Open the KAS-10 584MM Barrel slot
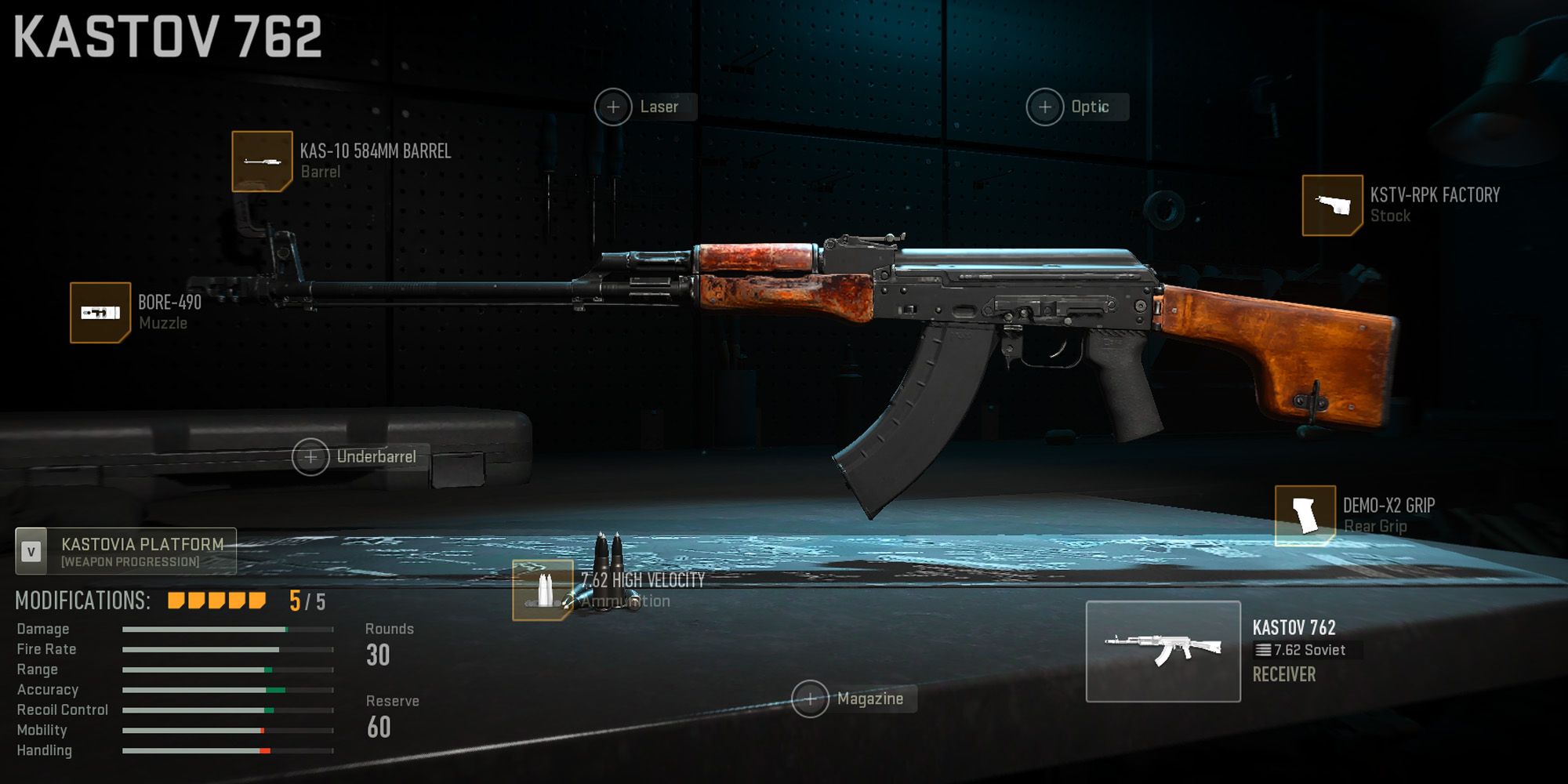This screenshot has width=1568, height=784. point(263,162)
